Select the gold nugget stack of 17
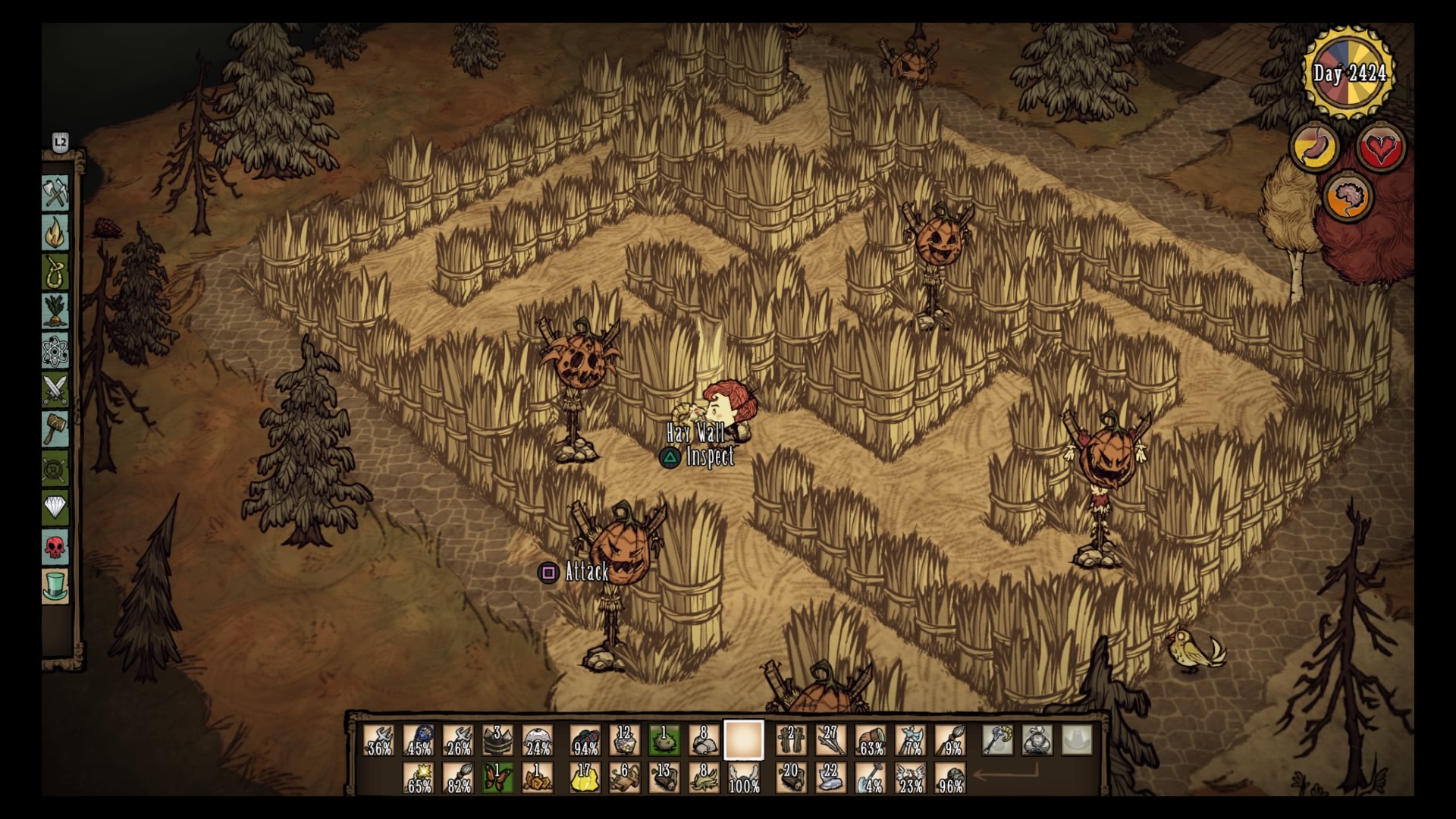 pos(585,778)
